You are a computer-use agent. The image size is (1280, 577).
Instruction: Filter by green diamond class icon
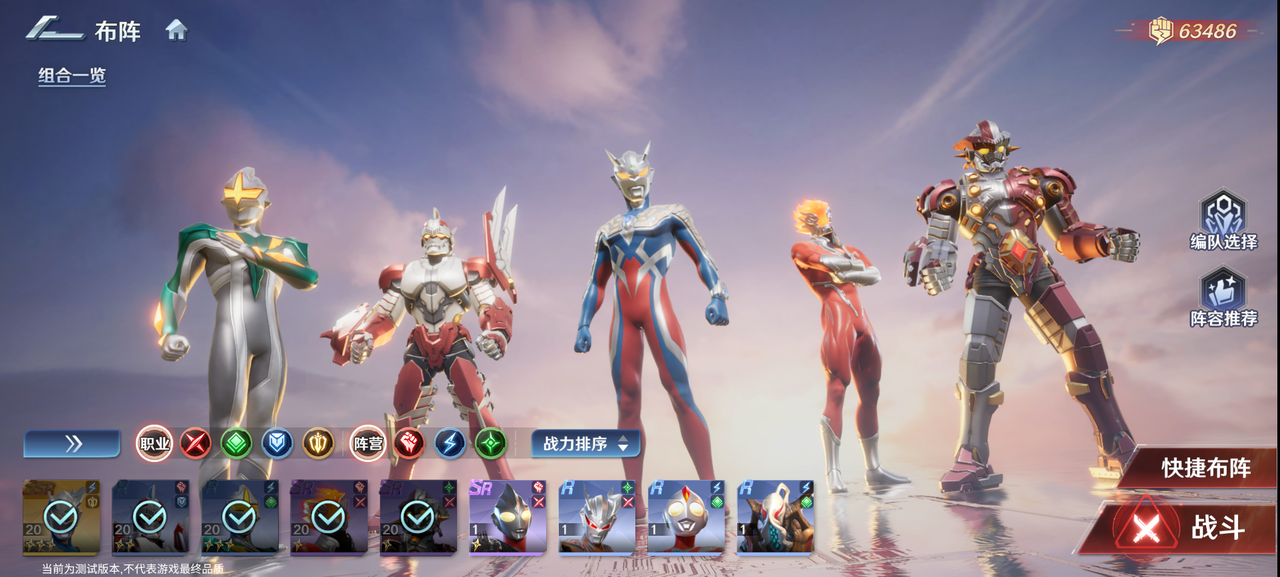click(237, 443)
